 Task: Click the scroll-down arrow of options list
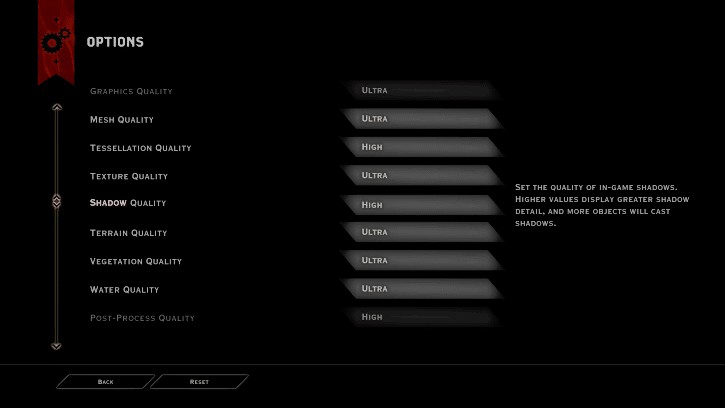pos(57,346)
